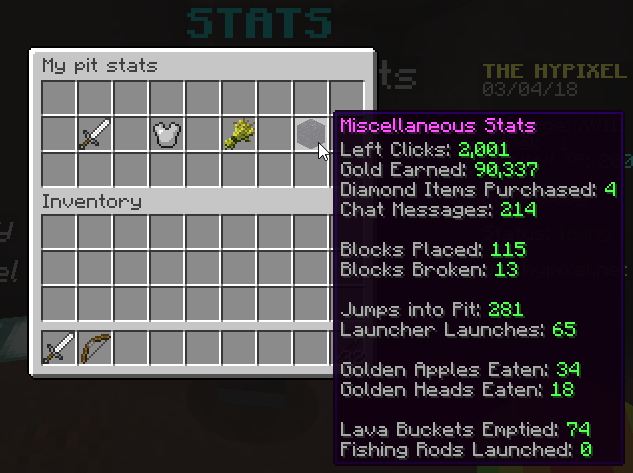
Task: Select the iron sword in the Inventory hotbar
Action: 59,349
